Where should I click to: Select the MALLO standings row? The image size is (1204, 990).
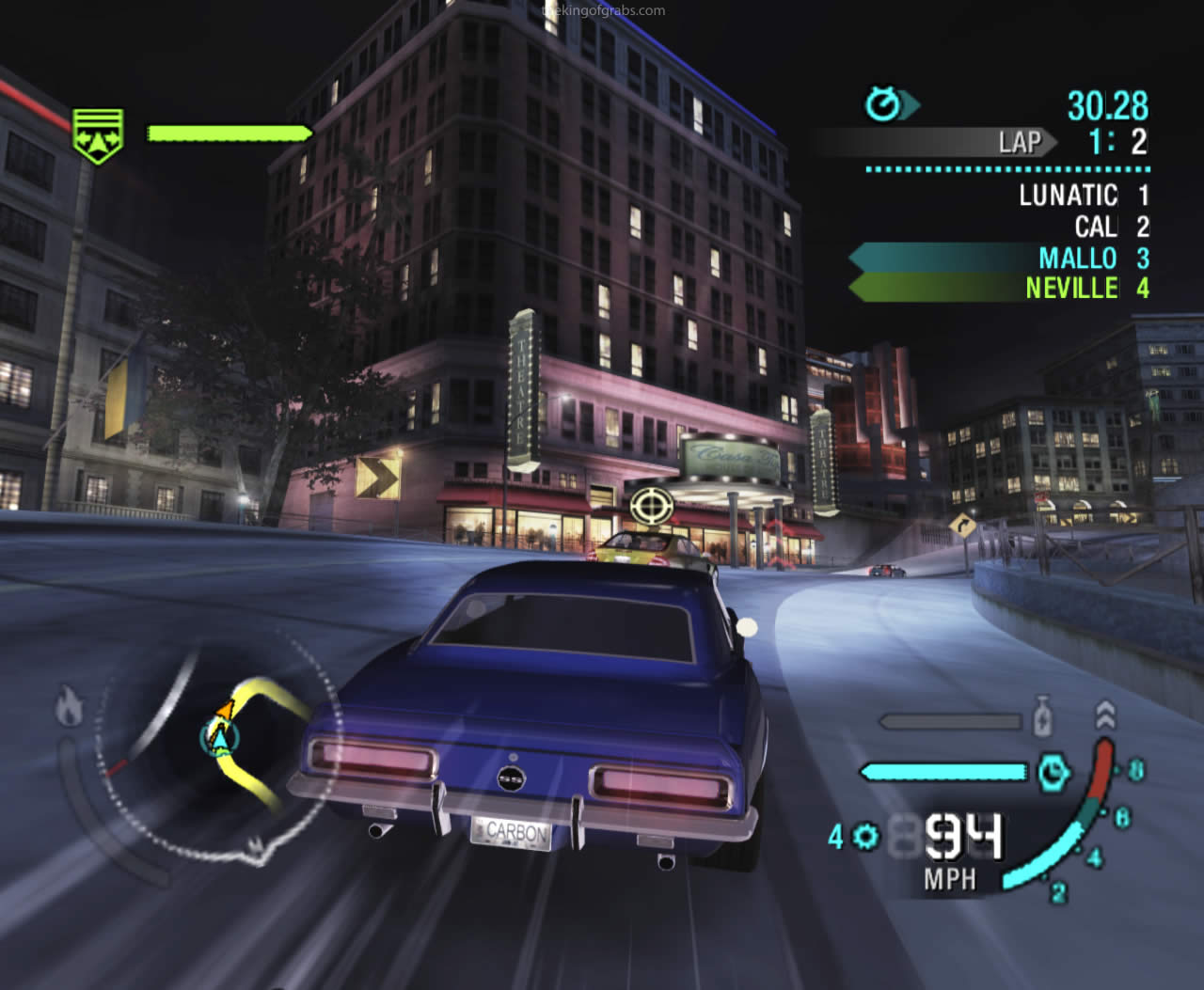tap(999, 259)
